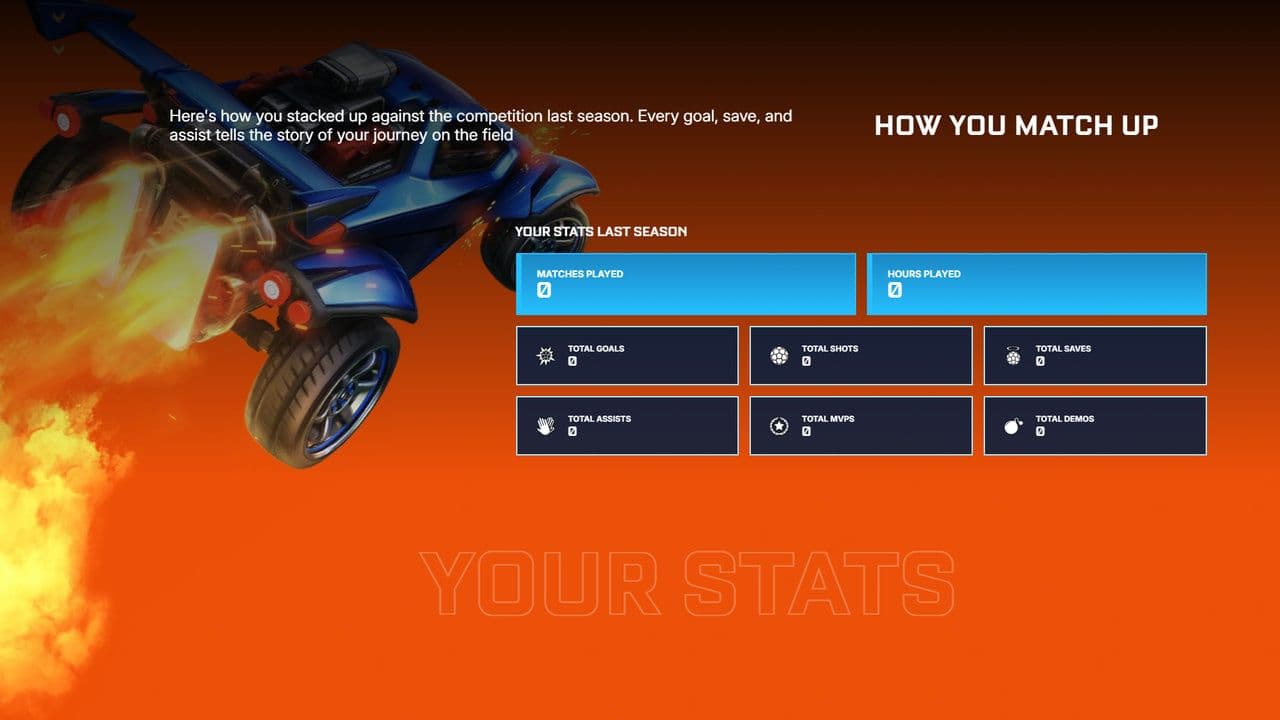Open the Hours Played stat card
This screenshot has height=720, width=1280.
coord(1035,283)
